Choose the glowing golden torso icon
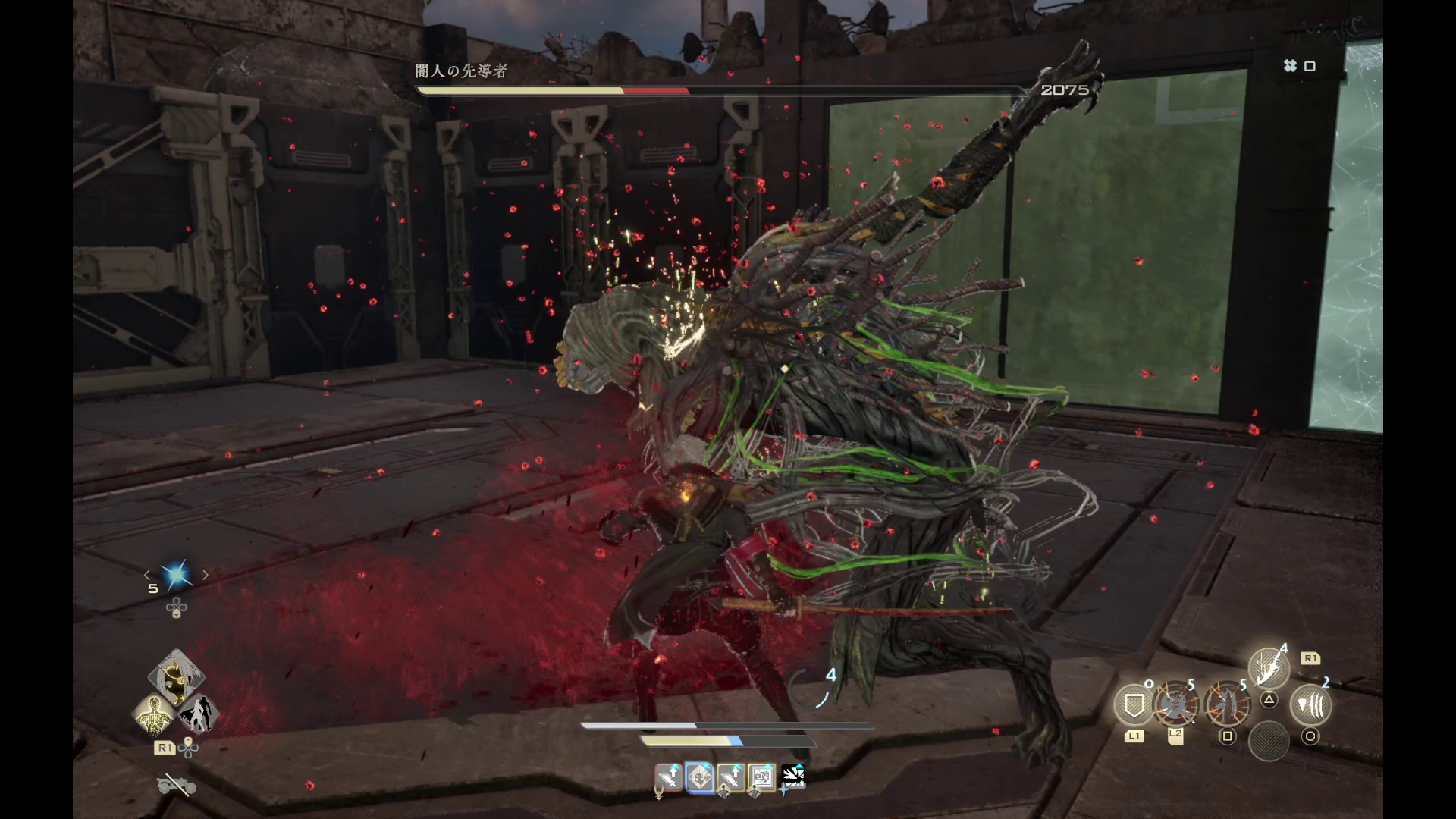 click(x=154, y=715)
